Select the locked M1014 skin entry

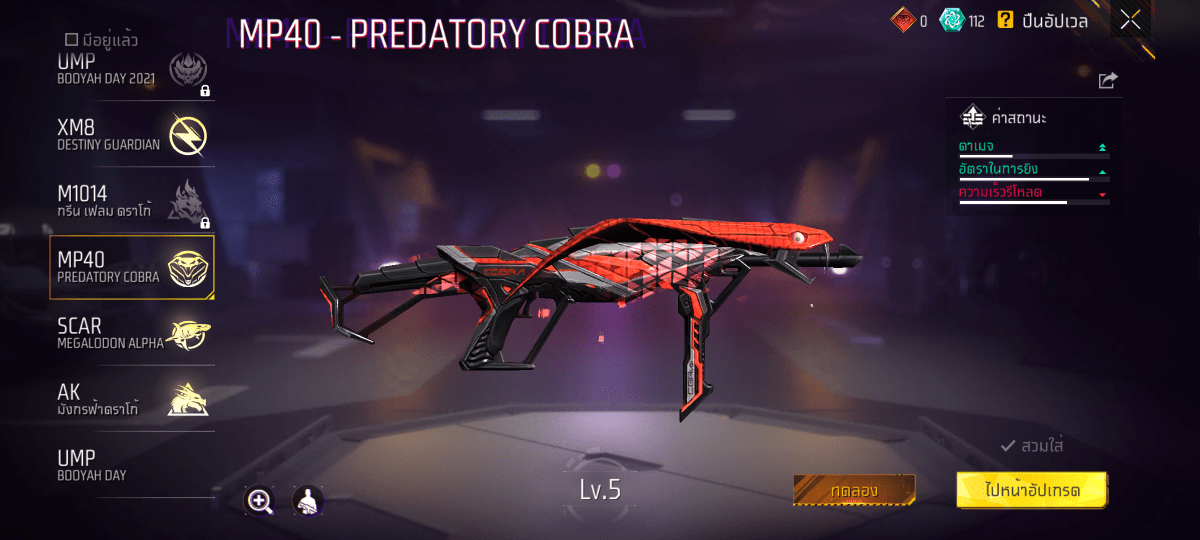coord(132,201)
